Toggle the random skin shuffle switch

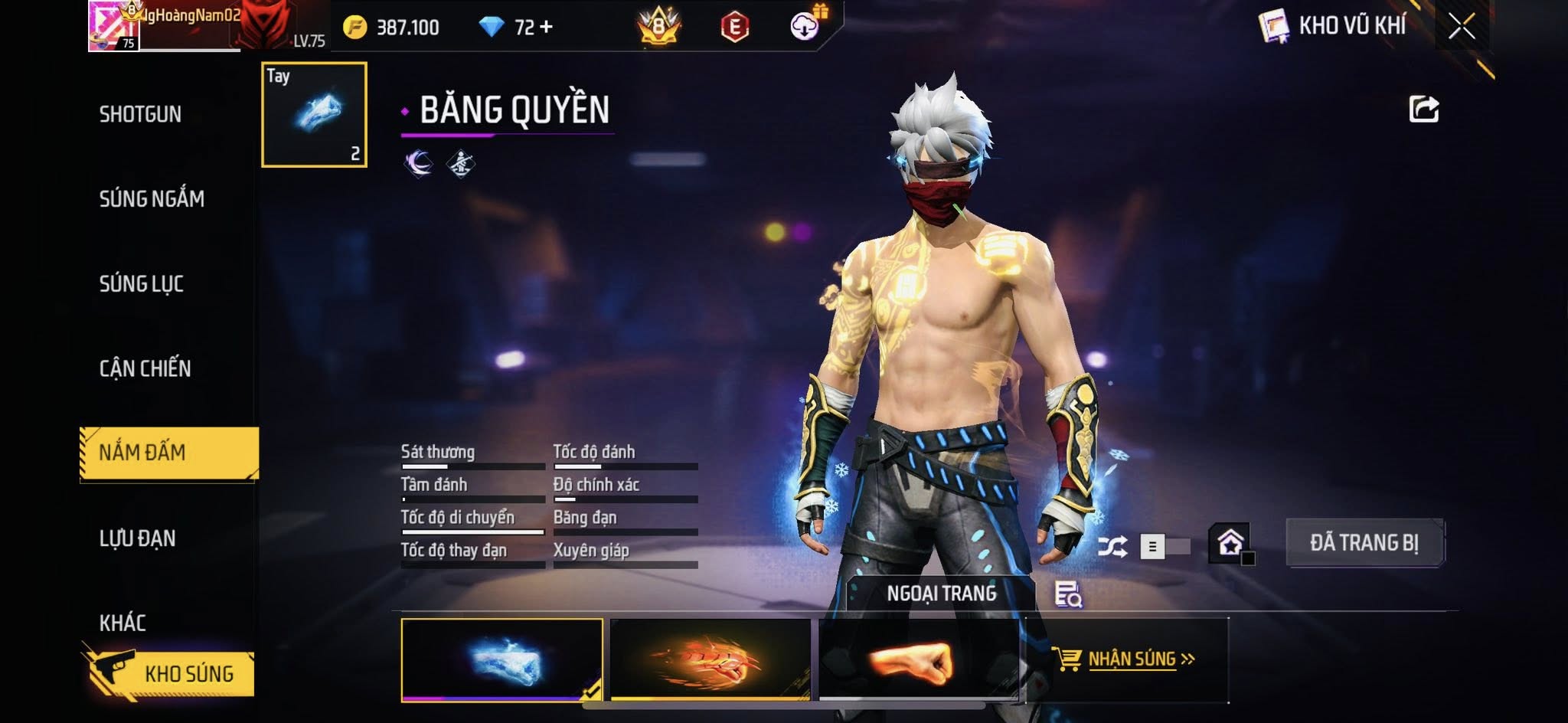[x=1164, y=546]
